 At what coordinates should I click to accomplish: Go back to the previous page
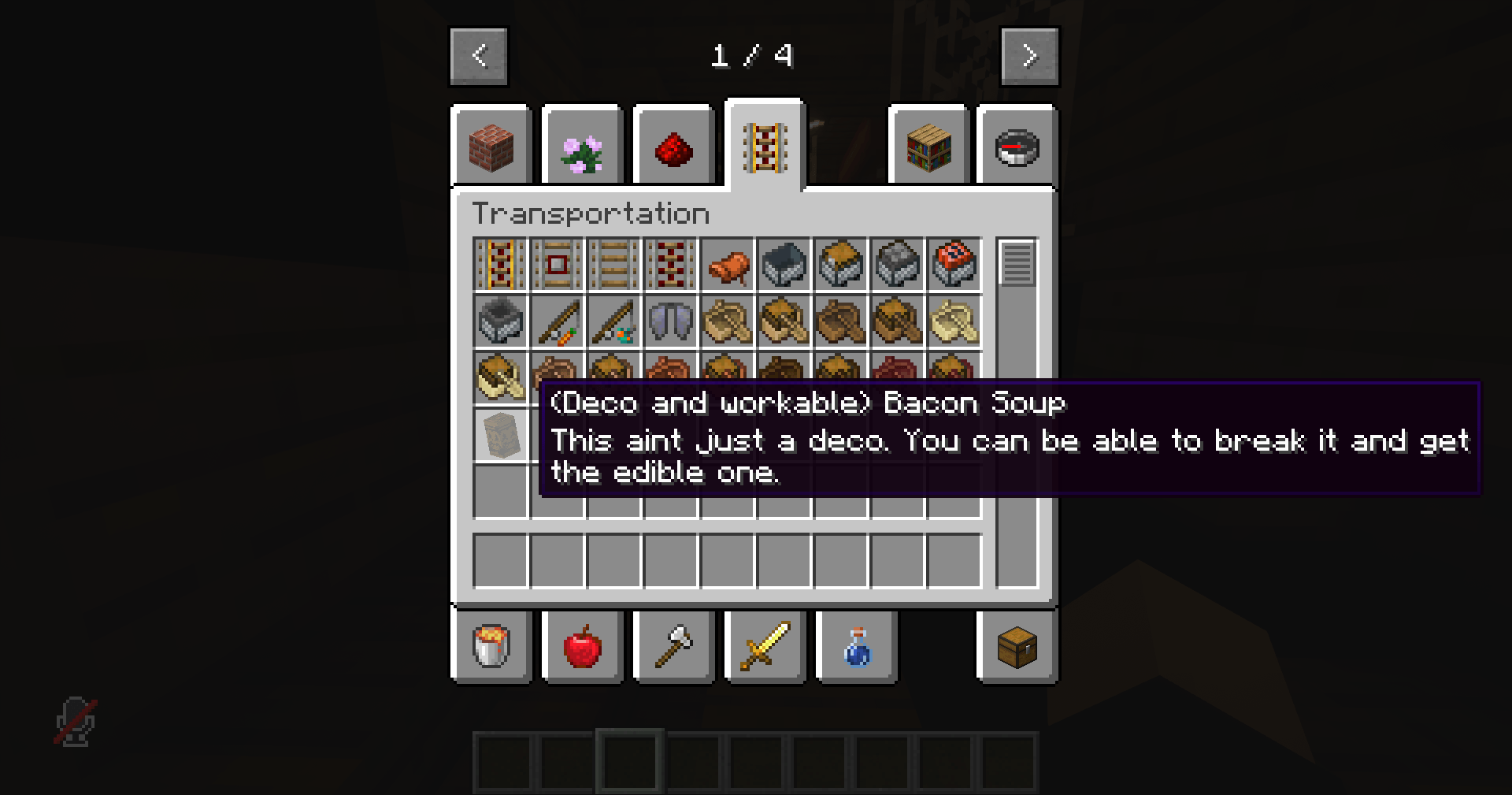pyautogui.click(x=478, y=55)
